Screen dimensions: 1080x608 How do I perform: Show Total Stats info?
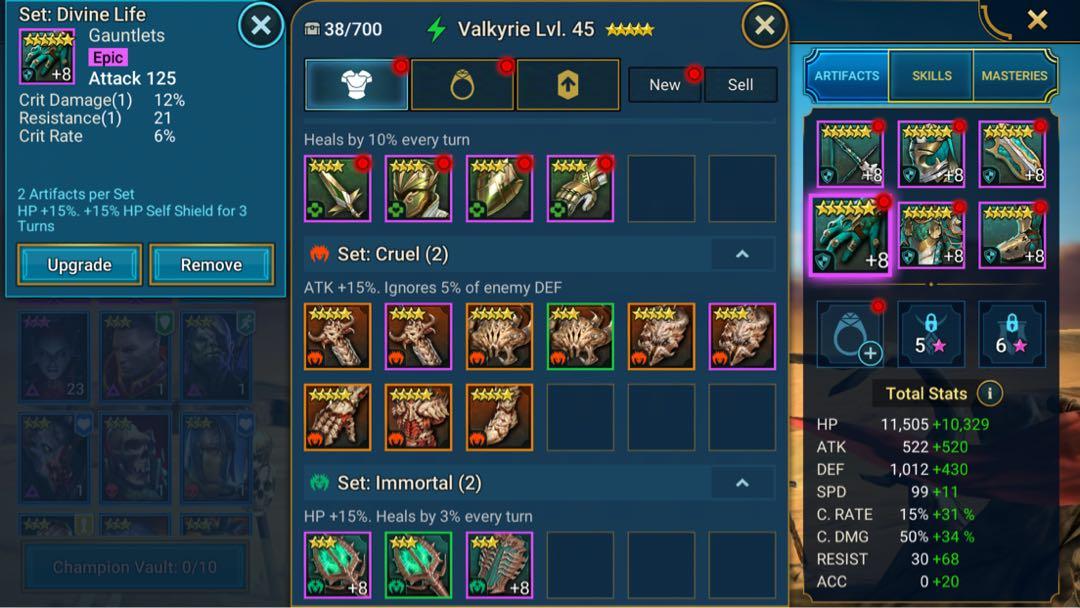point(989,393)
